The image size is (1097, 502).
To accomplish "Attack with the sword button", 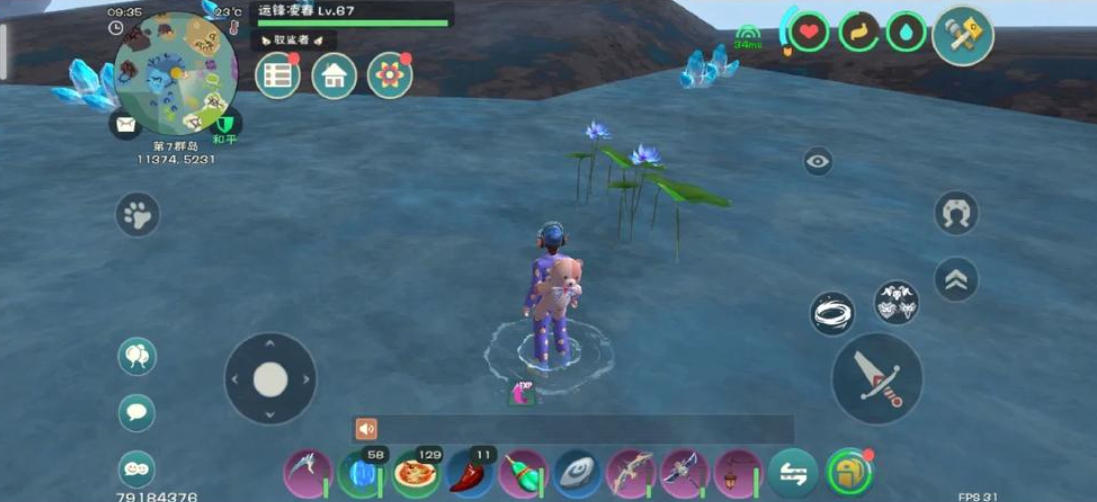I will pyautogui.click(x=877, y=379).
